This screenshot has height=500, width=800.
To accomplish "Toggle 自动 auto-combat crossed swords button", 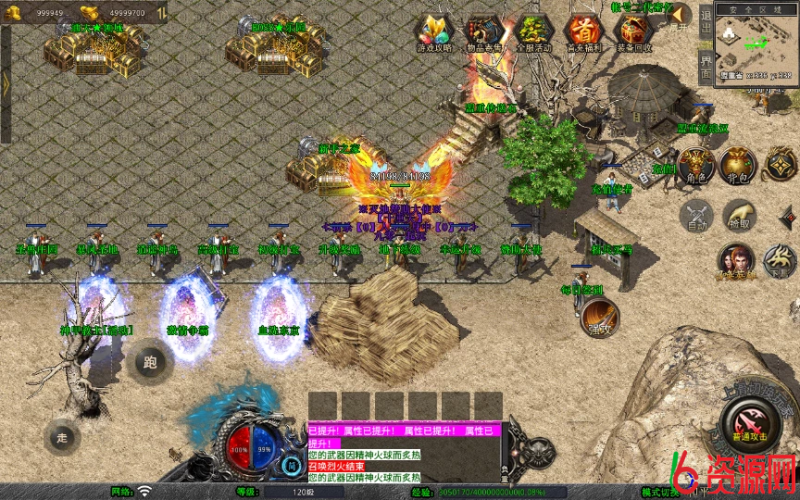I will [x=696, y=216].
